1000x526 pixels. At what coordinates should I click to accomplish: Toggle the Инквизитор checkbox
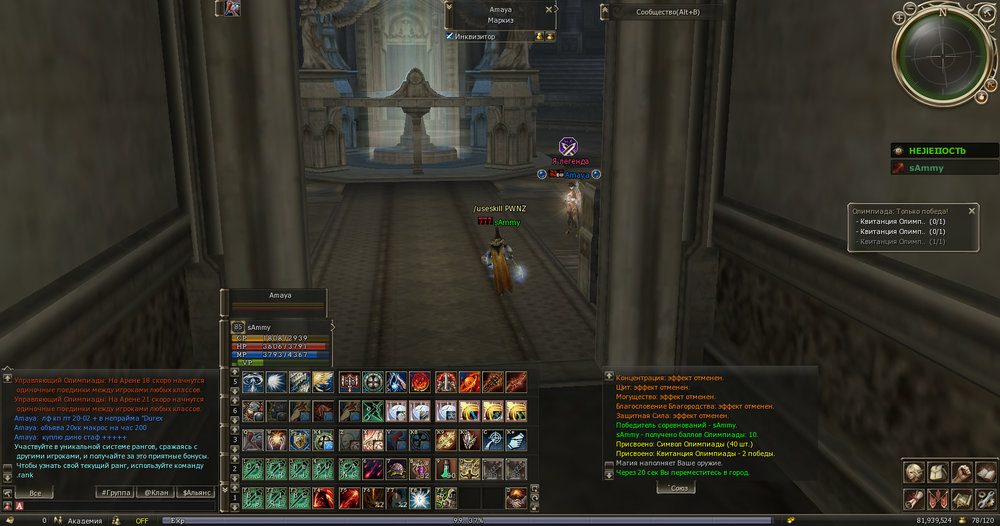point(450,36)
